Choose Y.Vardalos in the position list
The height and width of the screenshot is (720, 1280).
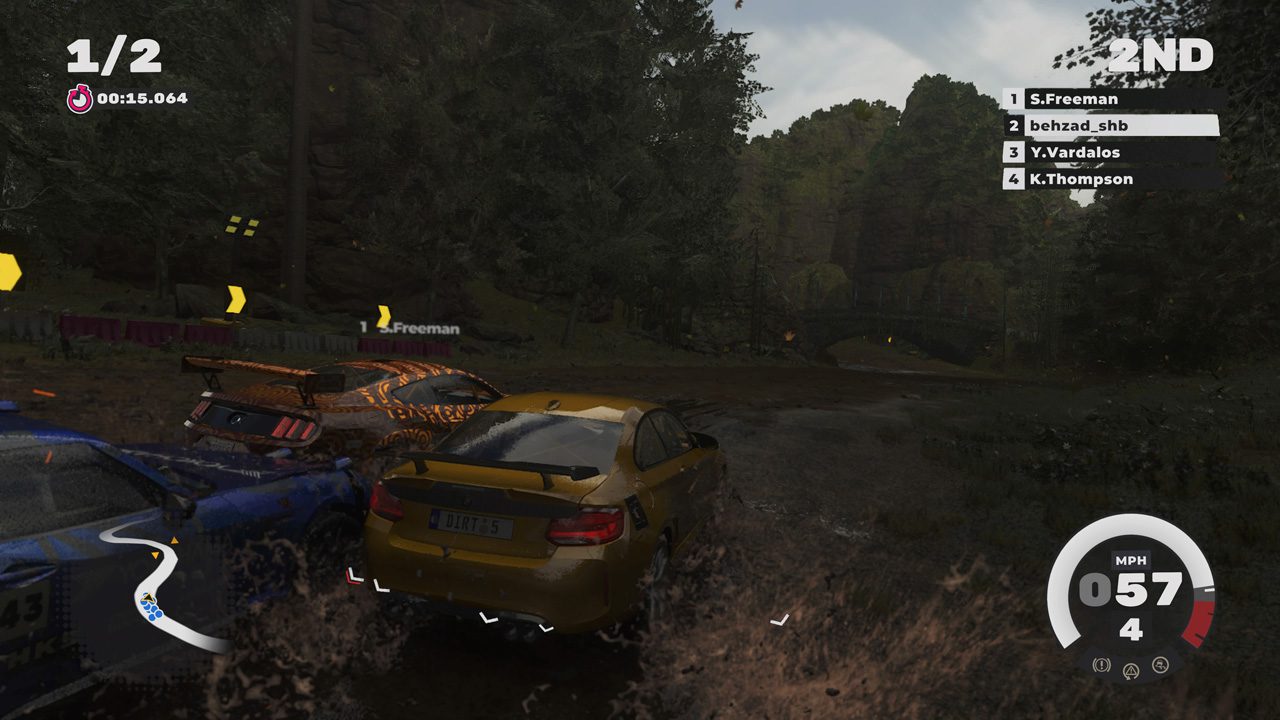(1110, 153)
